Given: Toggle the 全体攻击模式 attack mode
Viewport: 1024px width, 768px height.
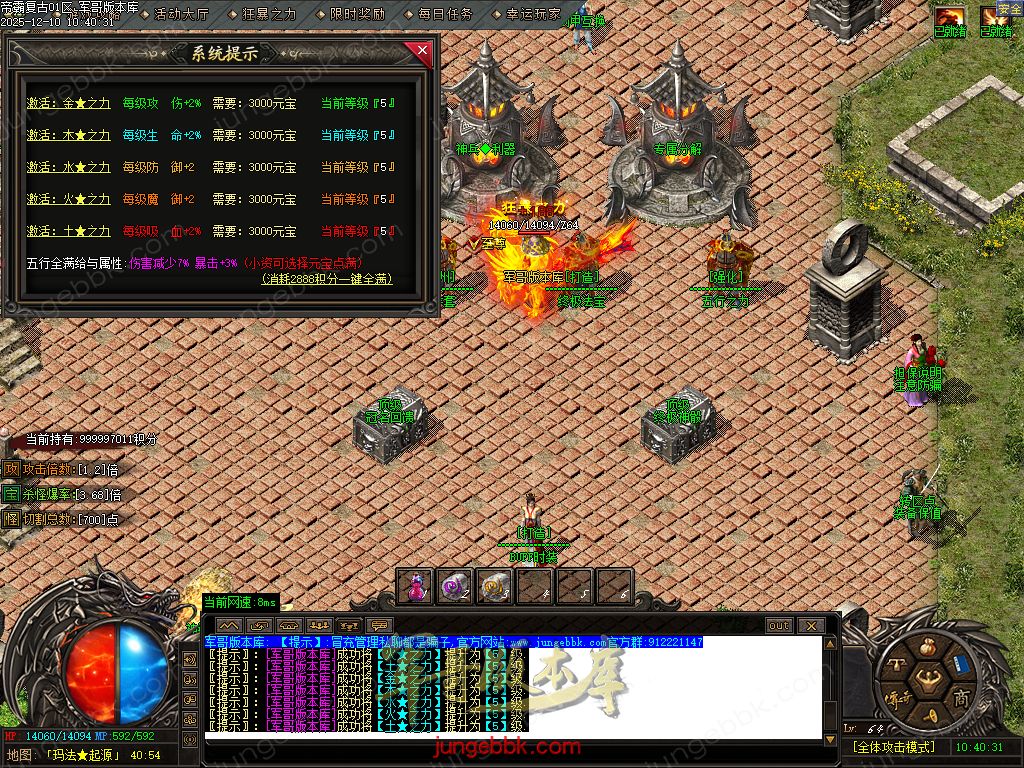Looking at the screenshot, I should (893, 747).
